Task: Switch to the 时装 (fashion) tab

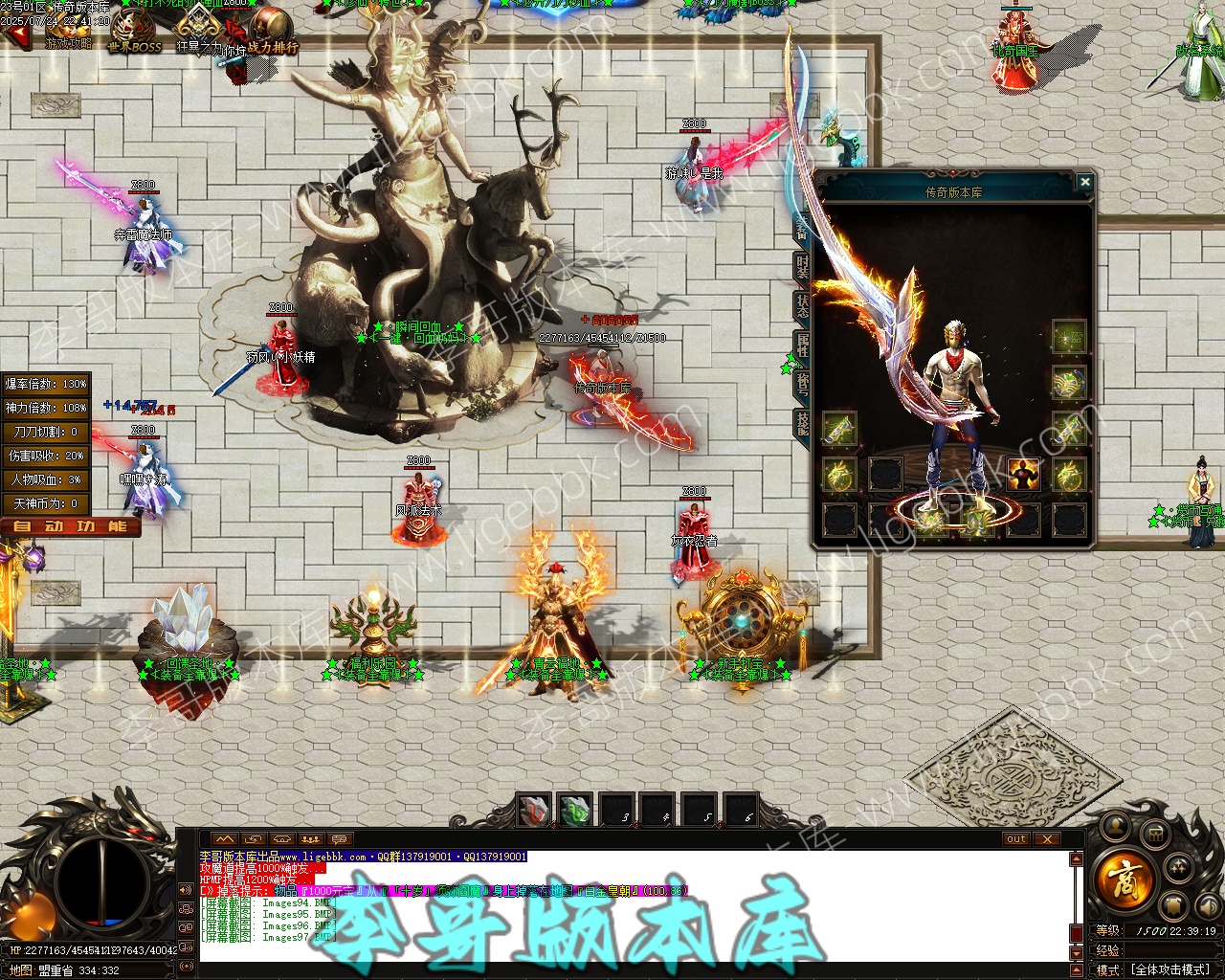Action: (802, 267)
